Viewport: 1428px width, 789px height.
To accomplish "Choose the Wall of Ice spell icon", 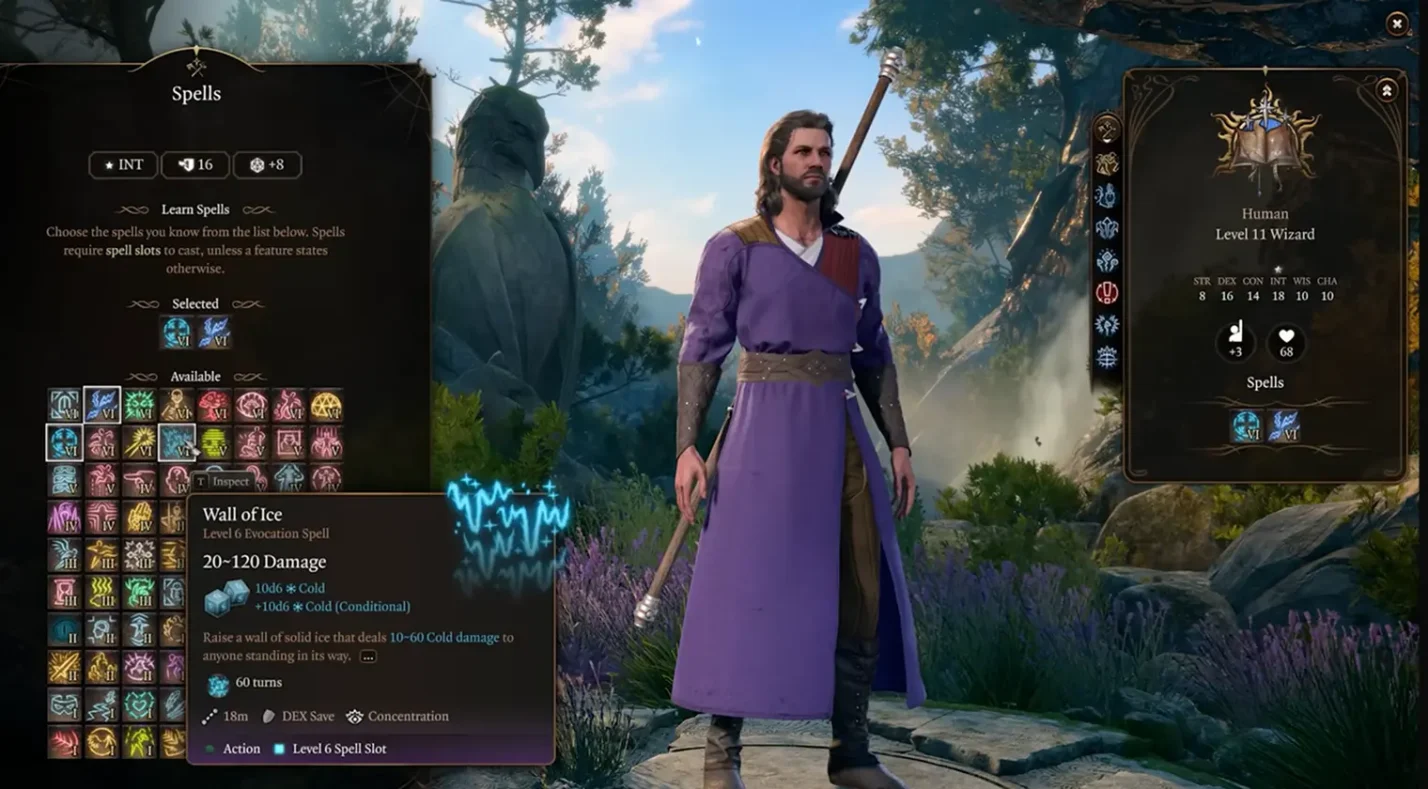I will coord(176,442).
